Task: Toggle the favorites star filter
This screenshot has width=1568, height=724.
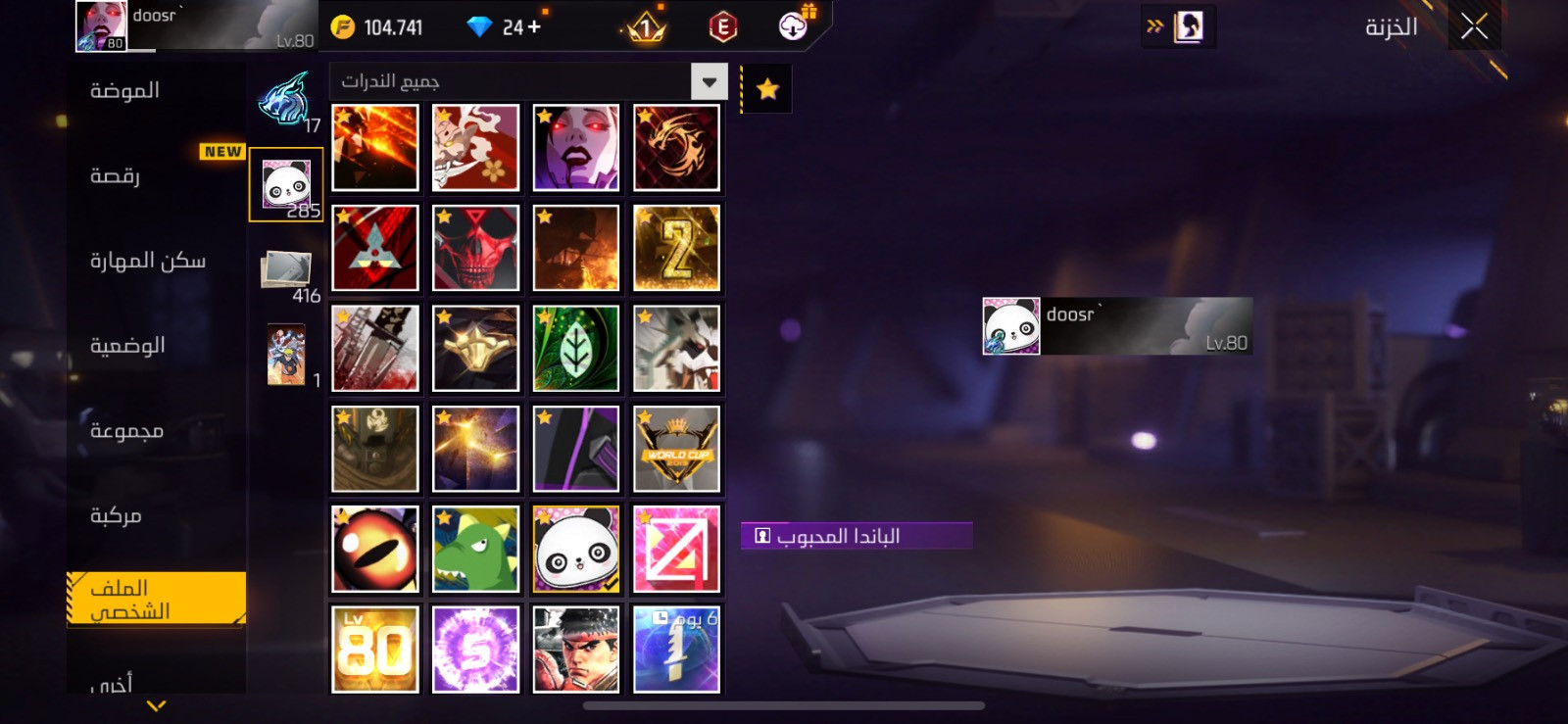Action: tap(767, 90)
